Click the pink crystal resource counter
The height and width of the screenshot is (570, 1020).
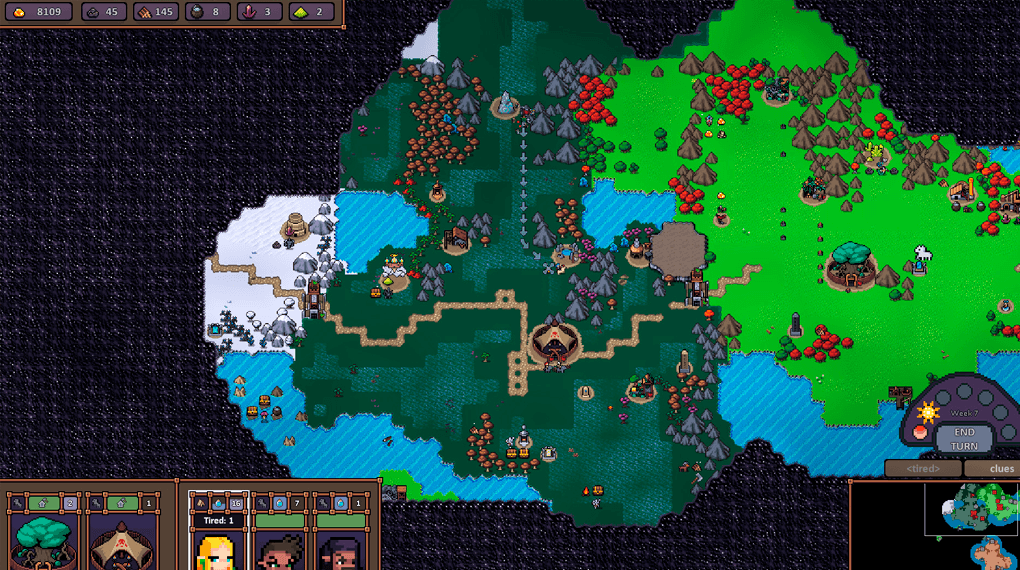tap(258, 12)
